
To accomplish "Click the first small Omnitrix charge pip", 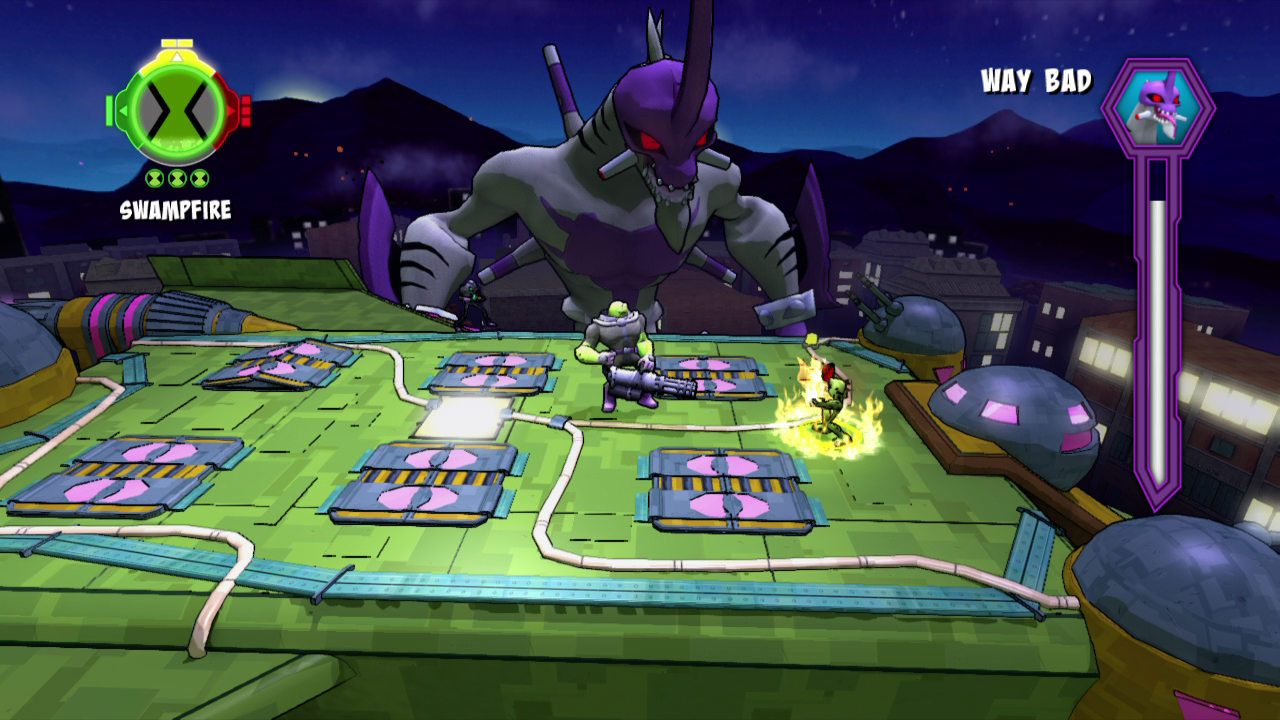I will point(154,178).
